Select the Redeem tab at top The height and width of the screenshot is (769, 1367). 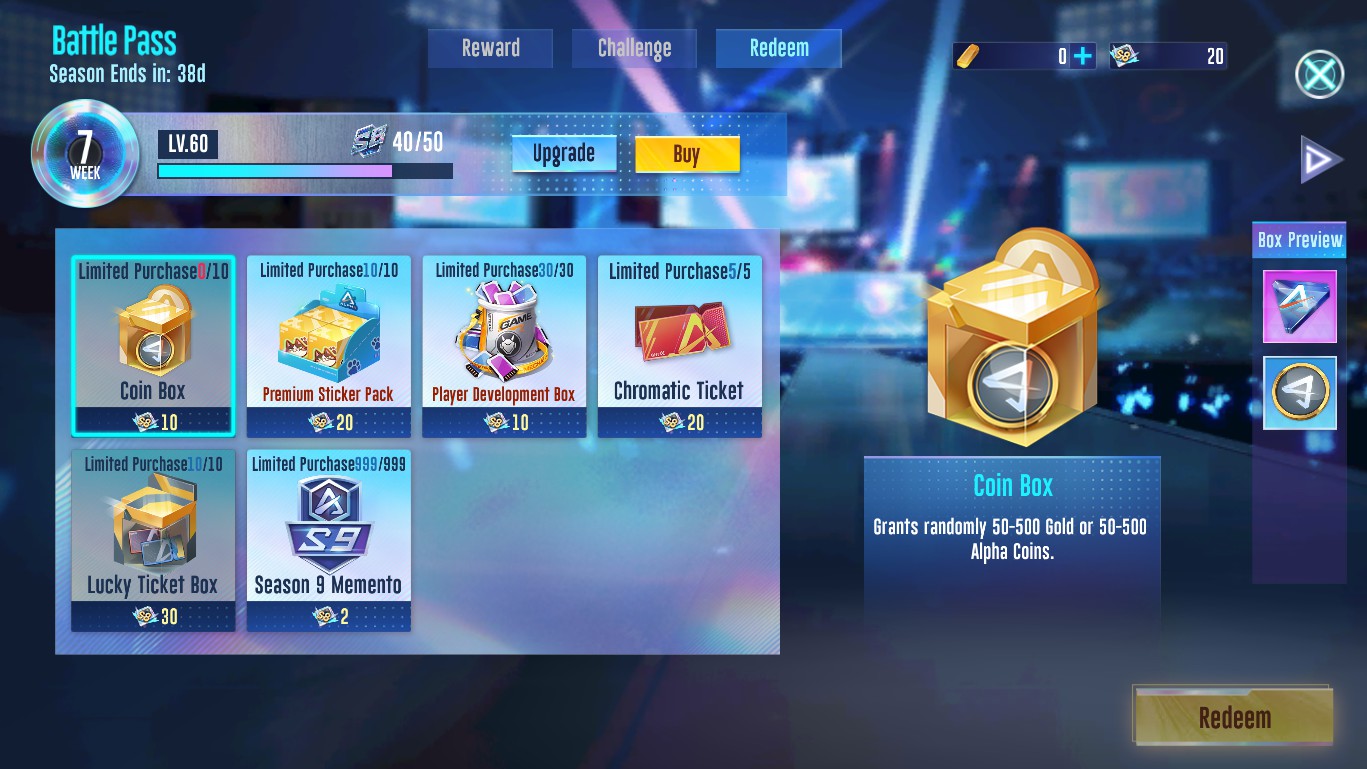[x=778, y=48]
